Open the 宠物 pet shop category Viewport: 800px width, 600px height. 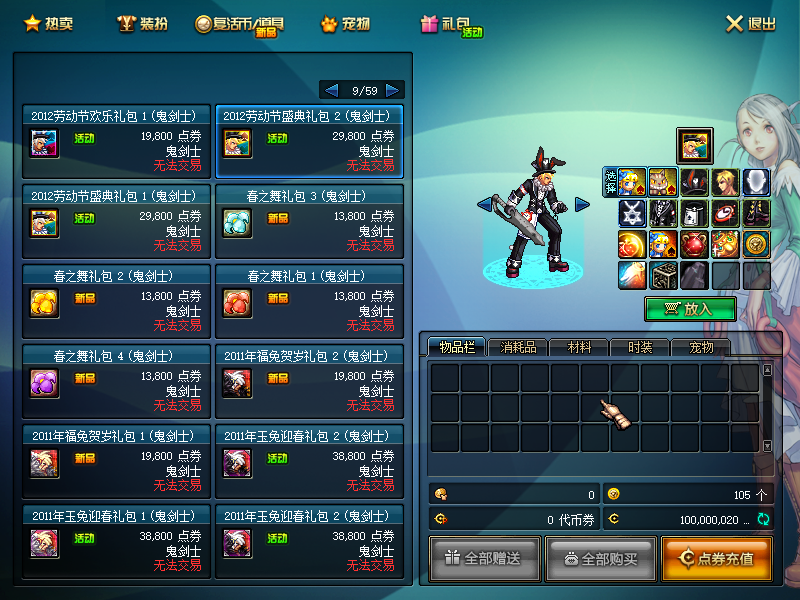point(345,24)
